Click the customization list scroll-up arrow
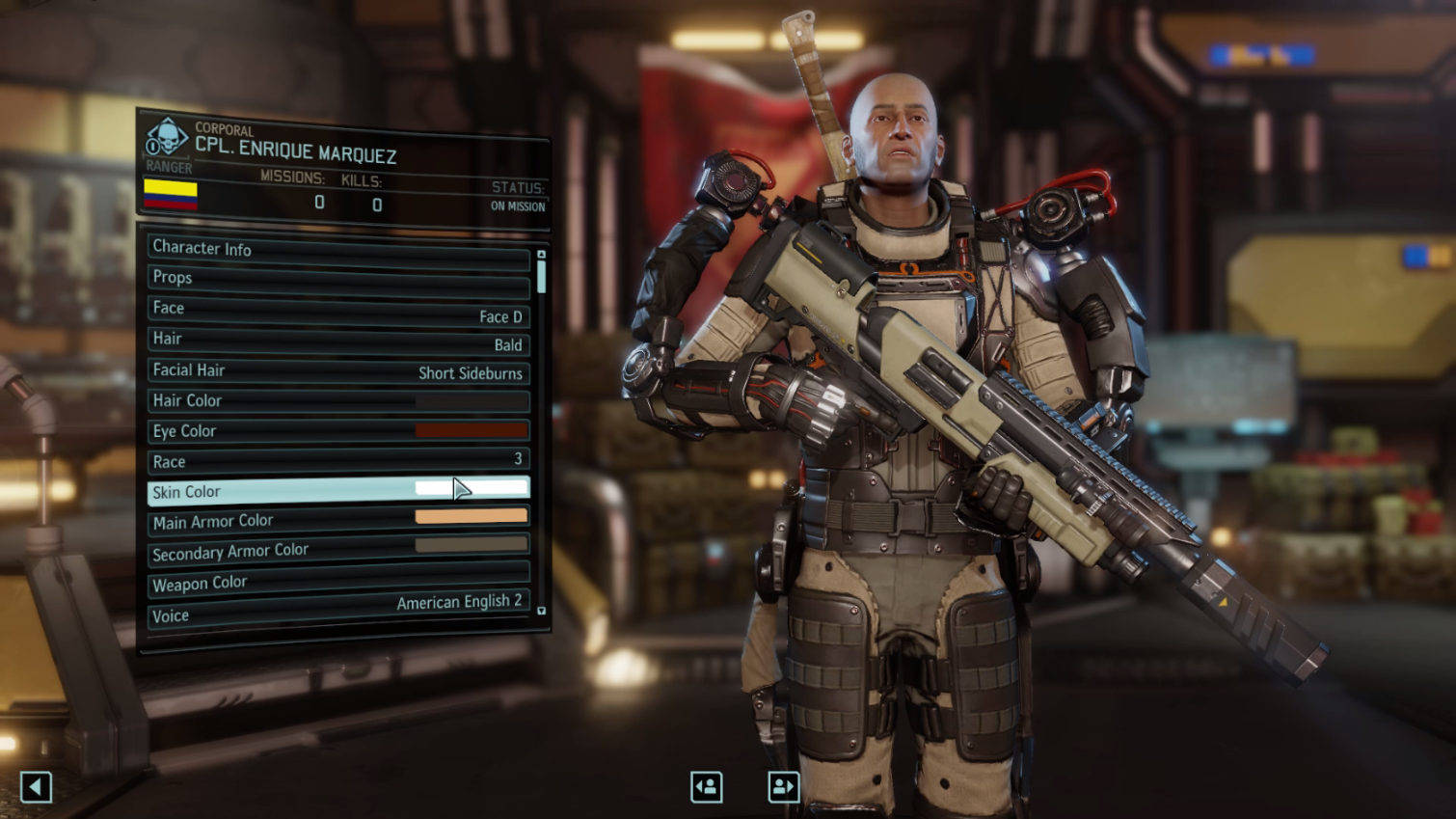 coord(541,255)
